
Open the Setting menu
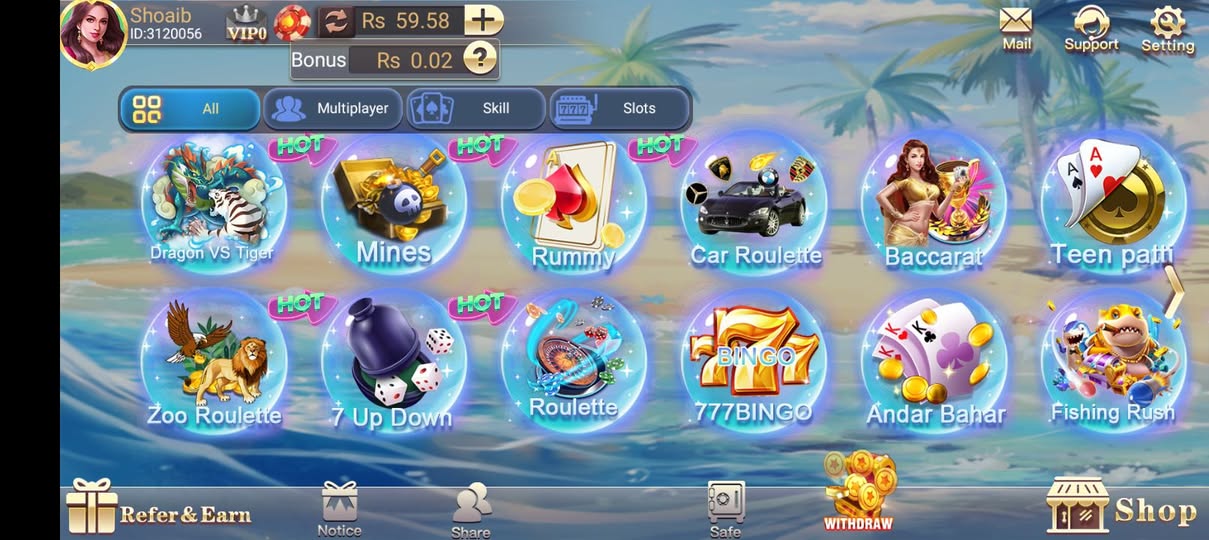coord(1167,28)
